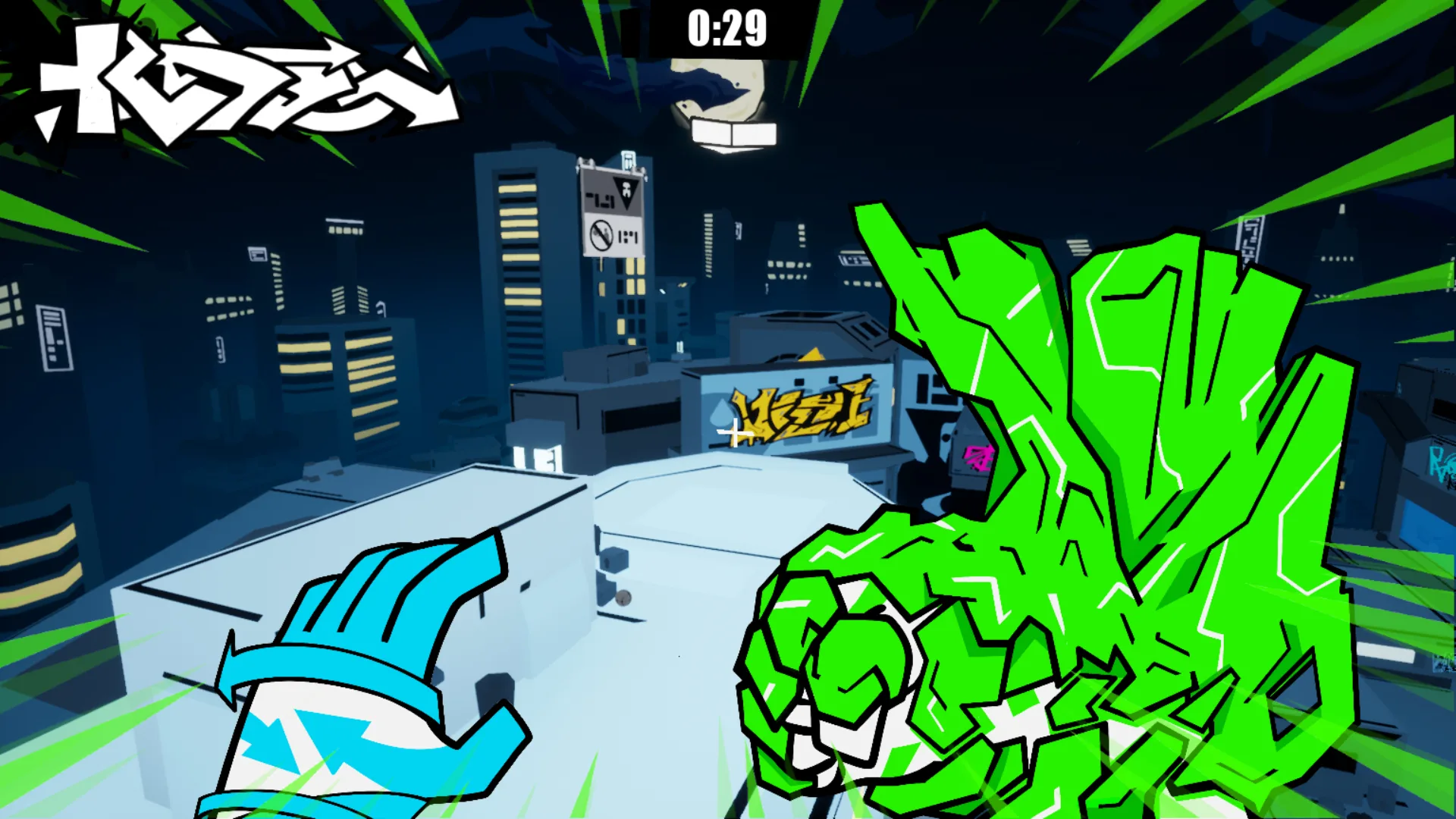Click the countdown timer reading 0:29
Screen dimensions: 1456x819
[726, 29]
